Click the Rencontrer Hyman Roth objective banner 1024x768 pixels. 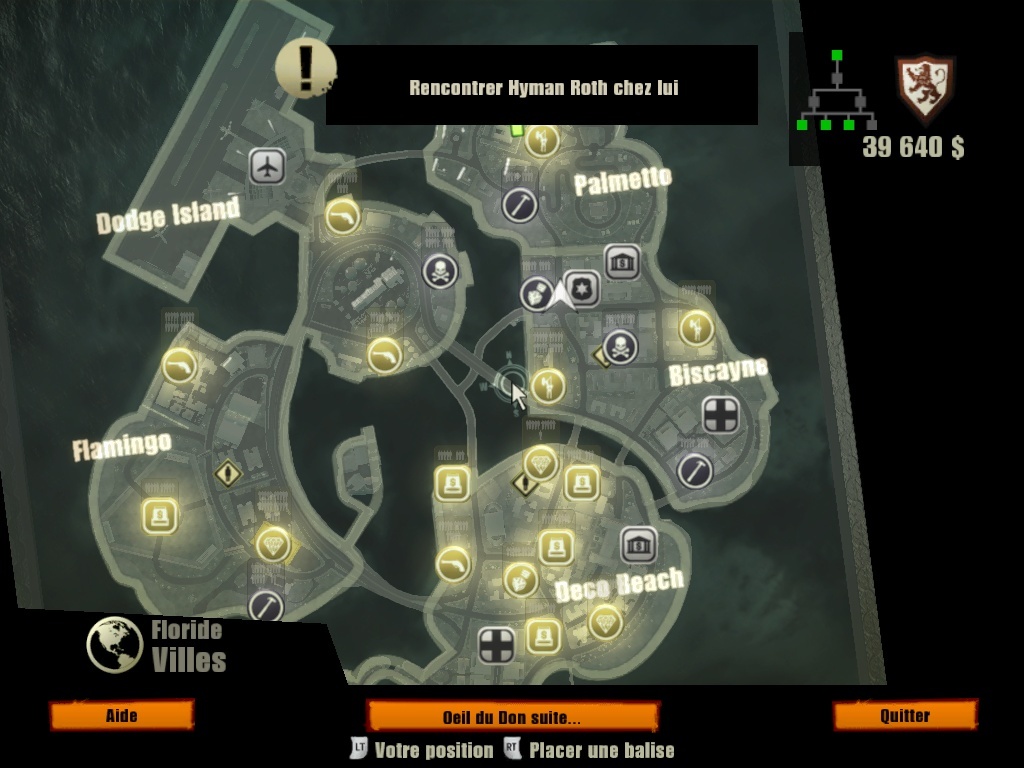tap(542, 86)
